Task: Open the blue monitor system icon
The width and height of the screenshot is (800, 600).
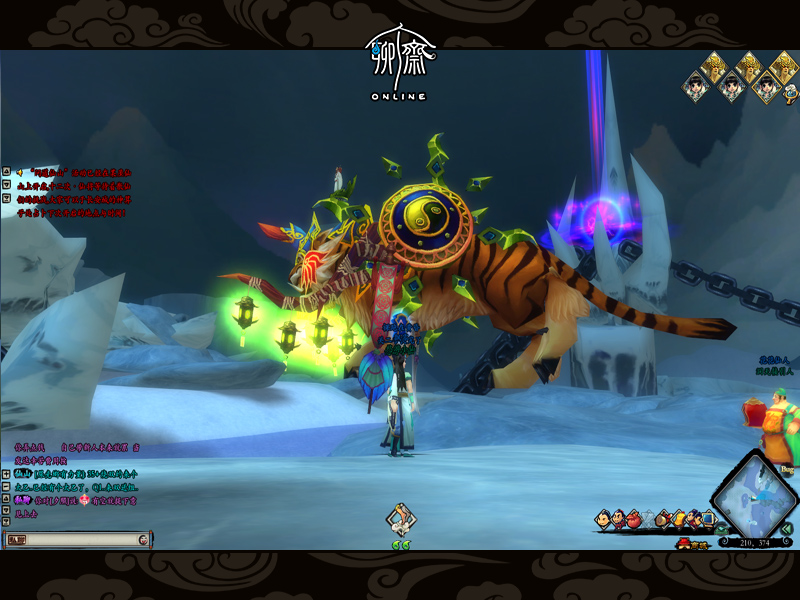Action: [x=707, y=518]
